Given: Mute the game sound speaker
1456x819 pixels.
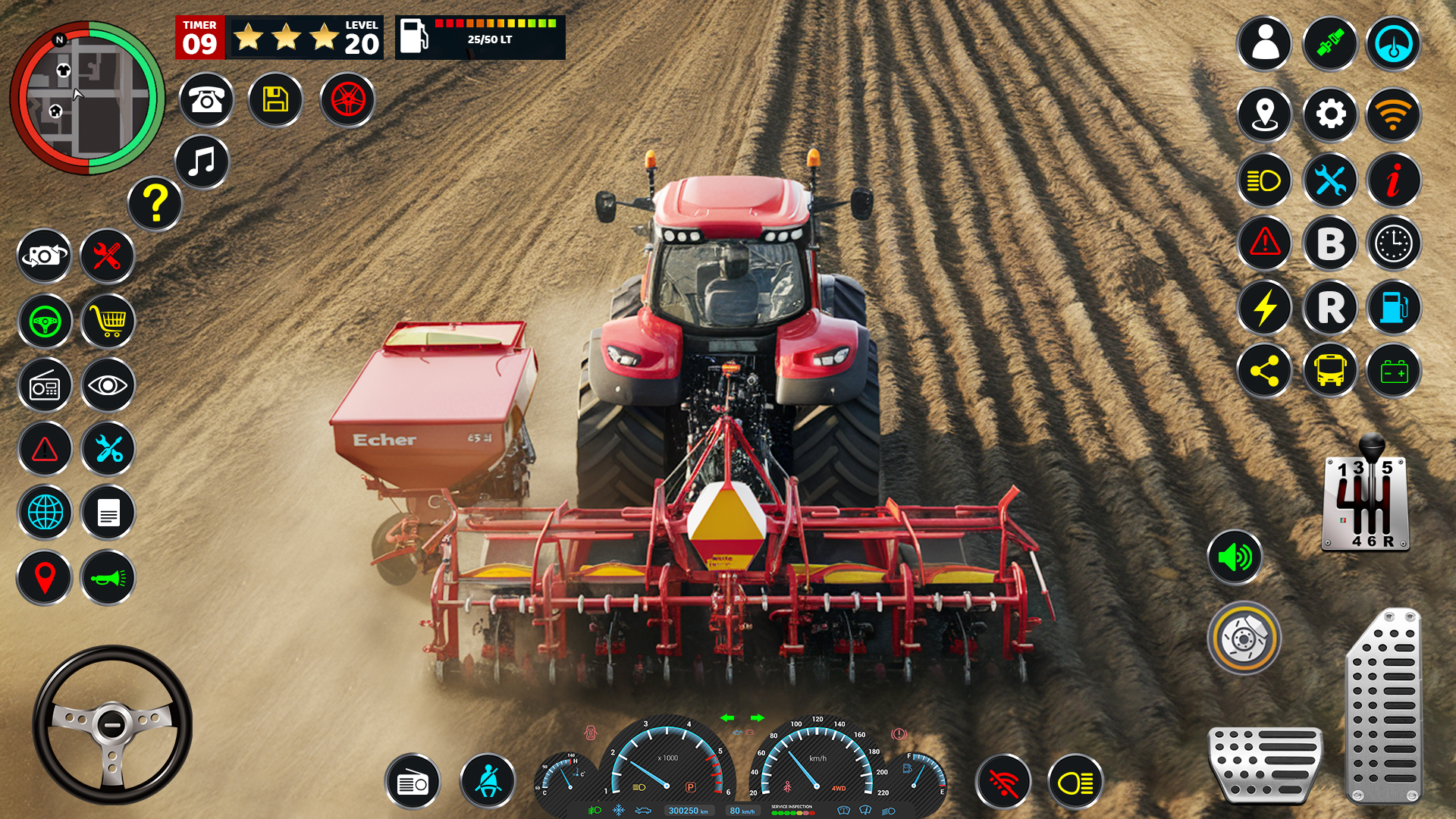Looking at the screenshot, I should coord(1235,559).
